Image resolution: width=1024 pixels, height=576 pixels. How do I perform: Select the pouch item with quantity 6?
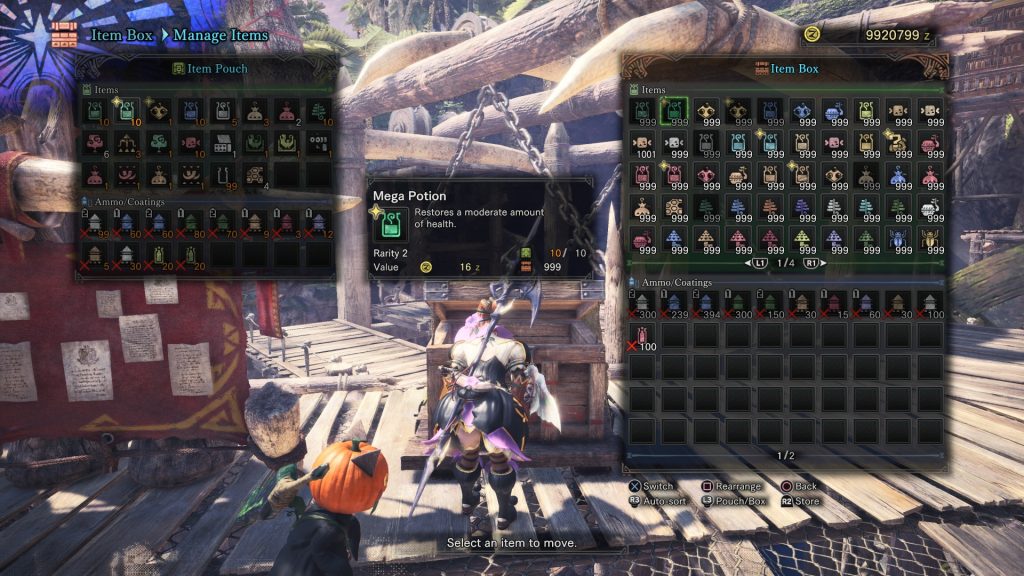tap(95, 143)
